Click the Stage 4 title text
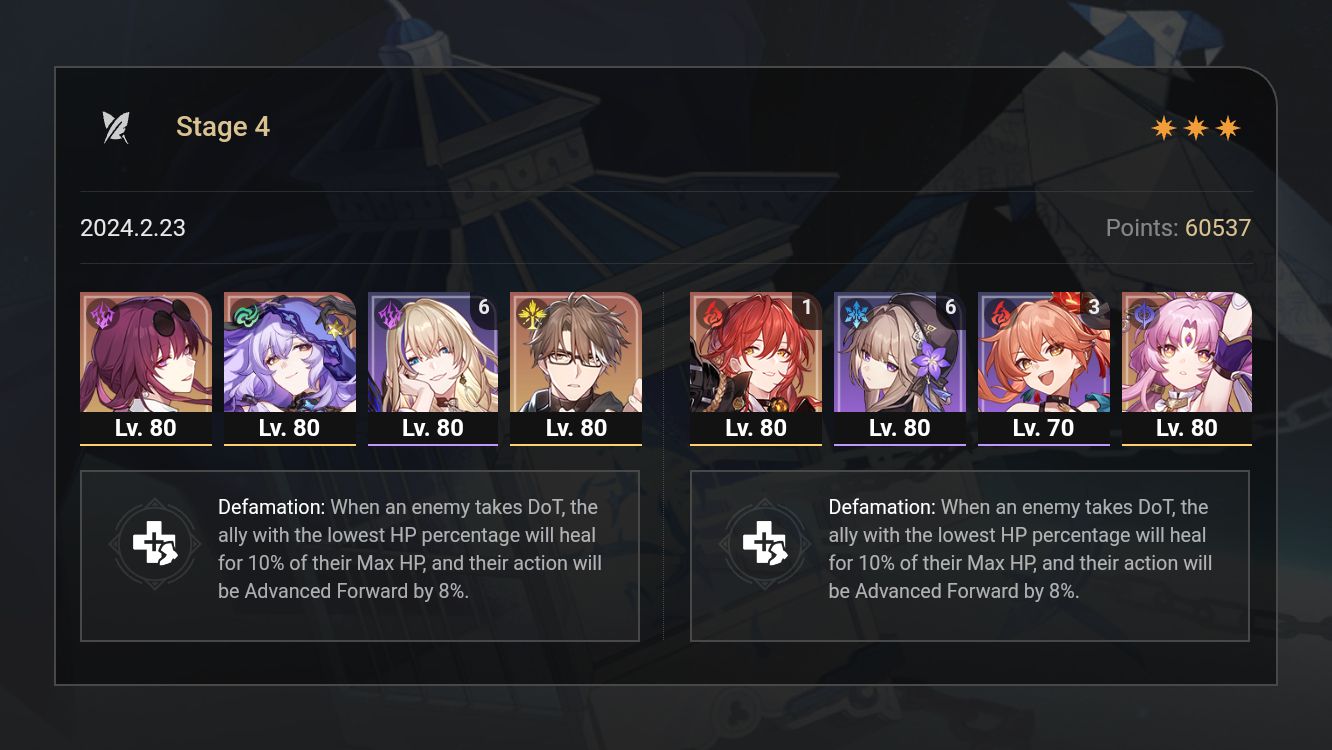The width and height of the screenshot is (1332, 750). pos(223,126)
